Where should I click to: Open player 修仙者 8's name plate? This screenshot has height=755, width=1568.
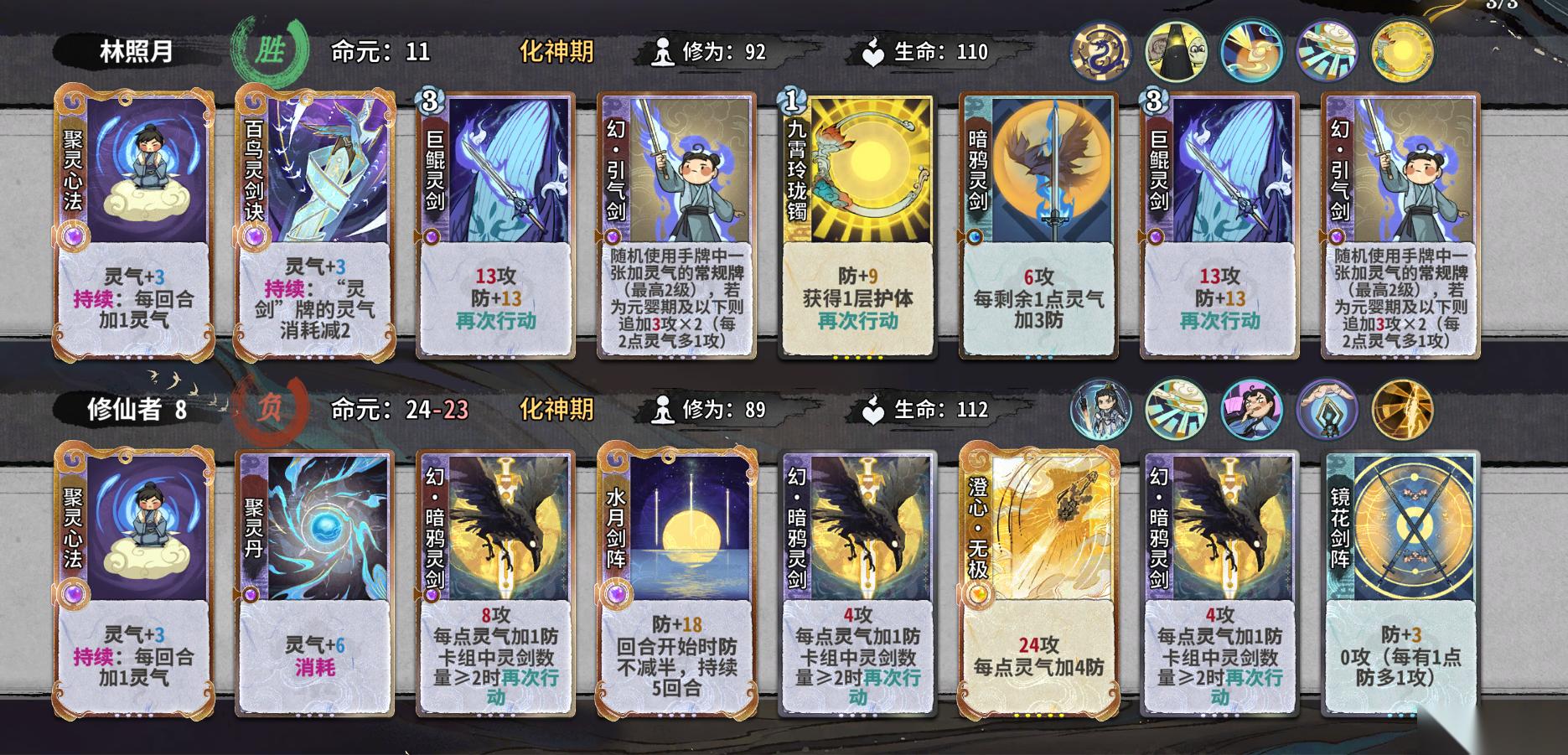tap(136, 410)
